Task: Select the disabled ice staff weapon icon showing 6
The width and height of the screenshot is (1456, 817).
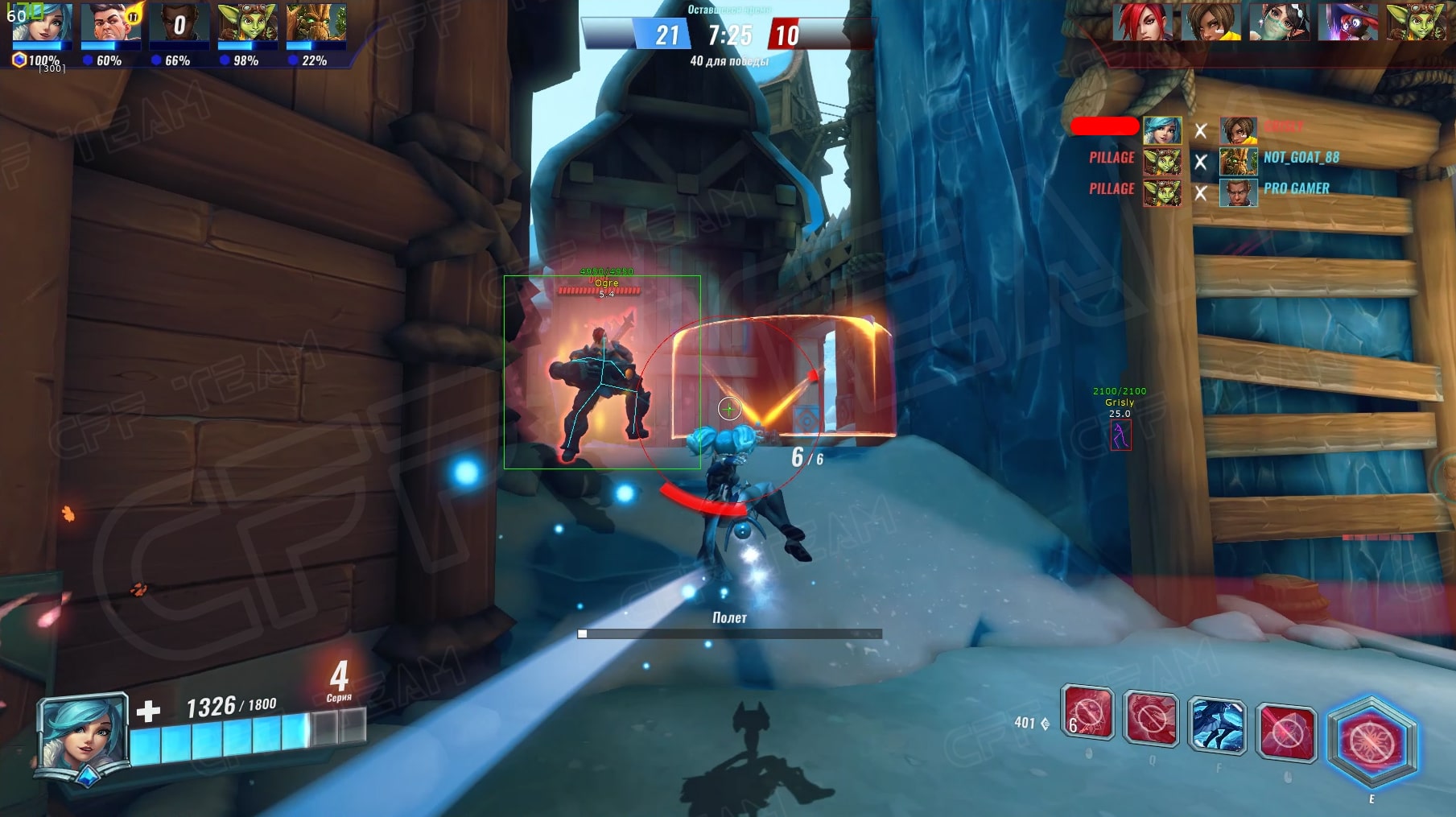Action: pyautogui.click(x=1087, y=712)
